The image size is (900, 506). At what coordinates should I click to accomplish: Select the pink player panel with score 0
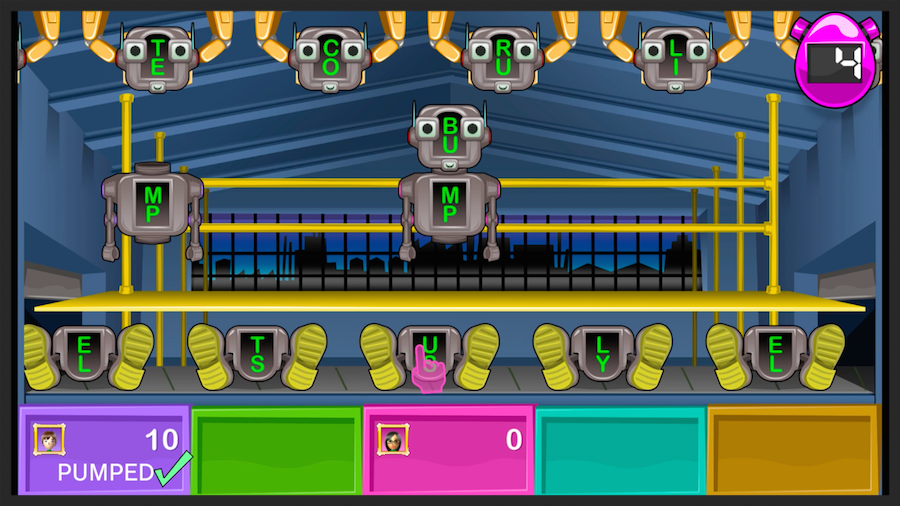click(x=448, y=450)
